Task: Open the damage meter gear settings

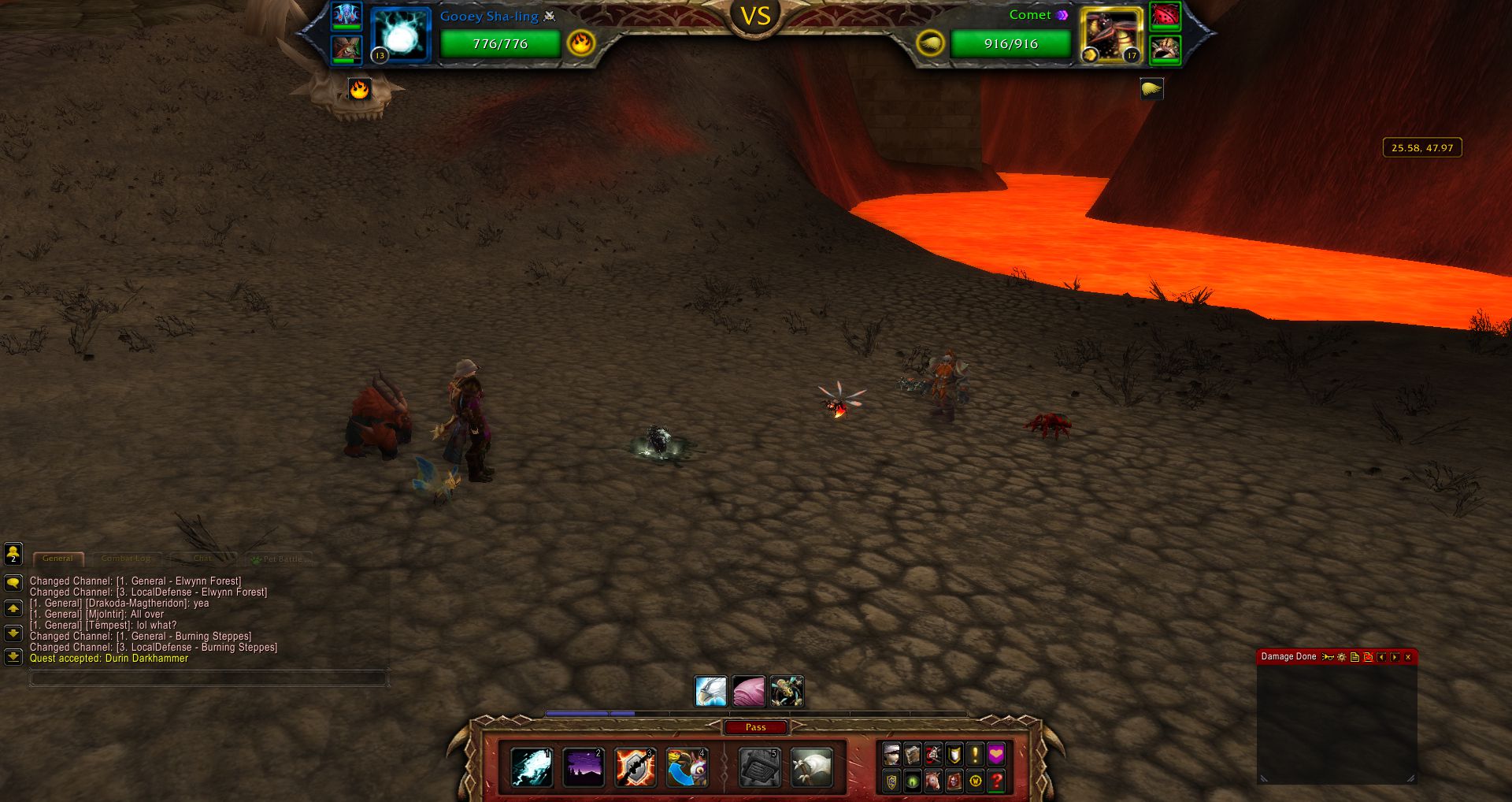Action: point(1342,657)
